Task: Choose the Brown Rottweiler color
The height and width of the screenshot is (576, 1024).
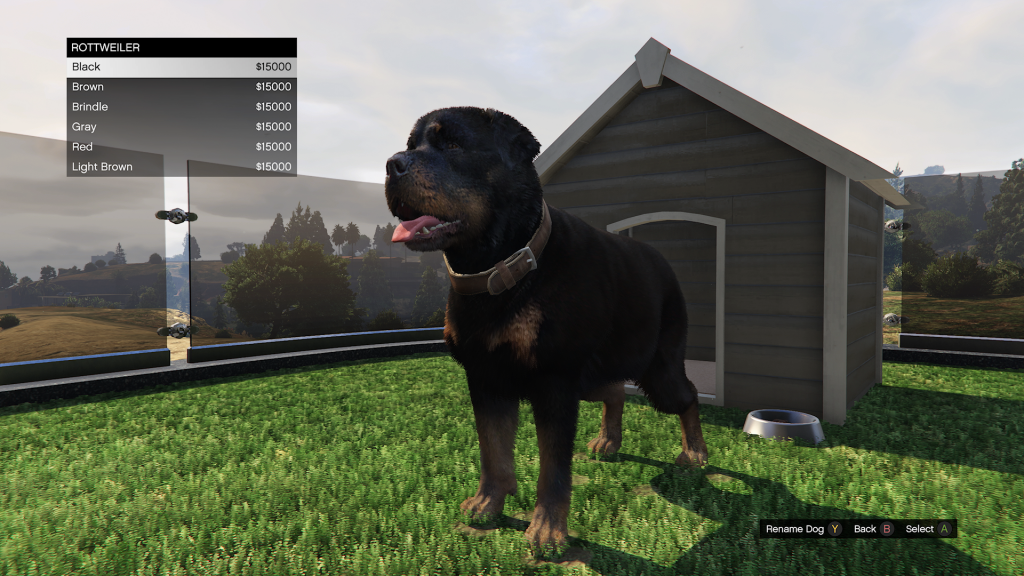Action: point(181,87)
